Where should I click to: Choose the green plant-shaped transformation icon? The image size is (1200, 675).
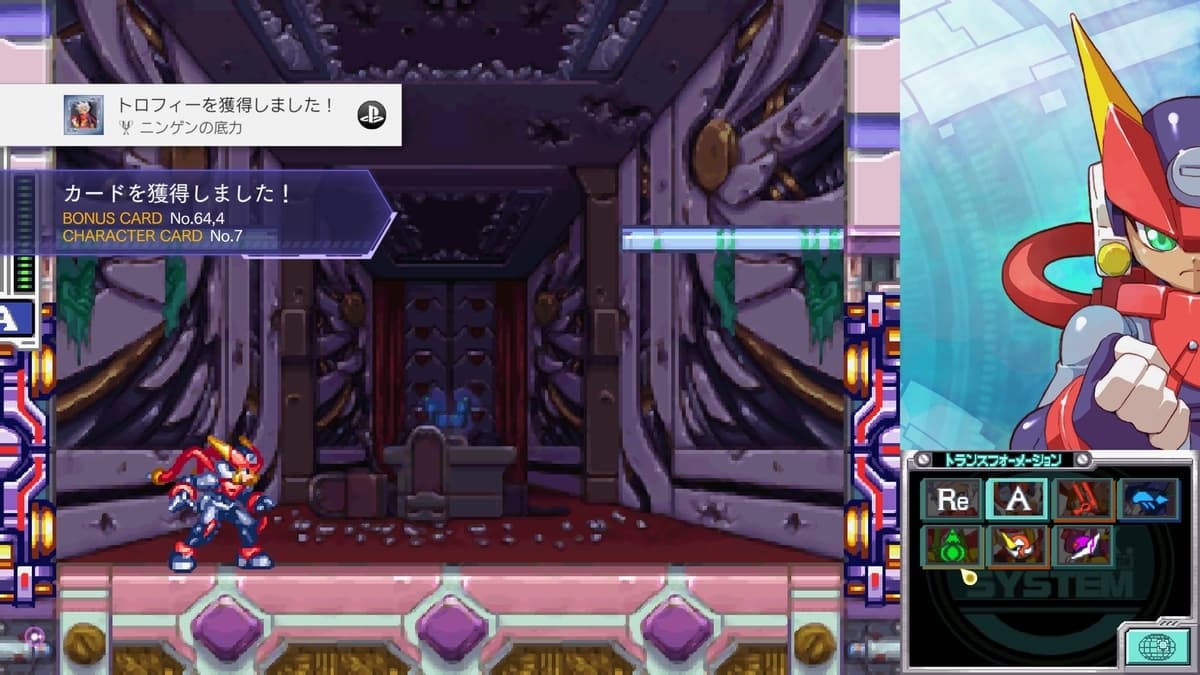(951, 547)
